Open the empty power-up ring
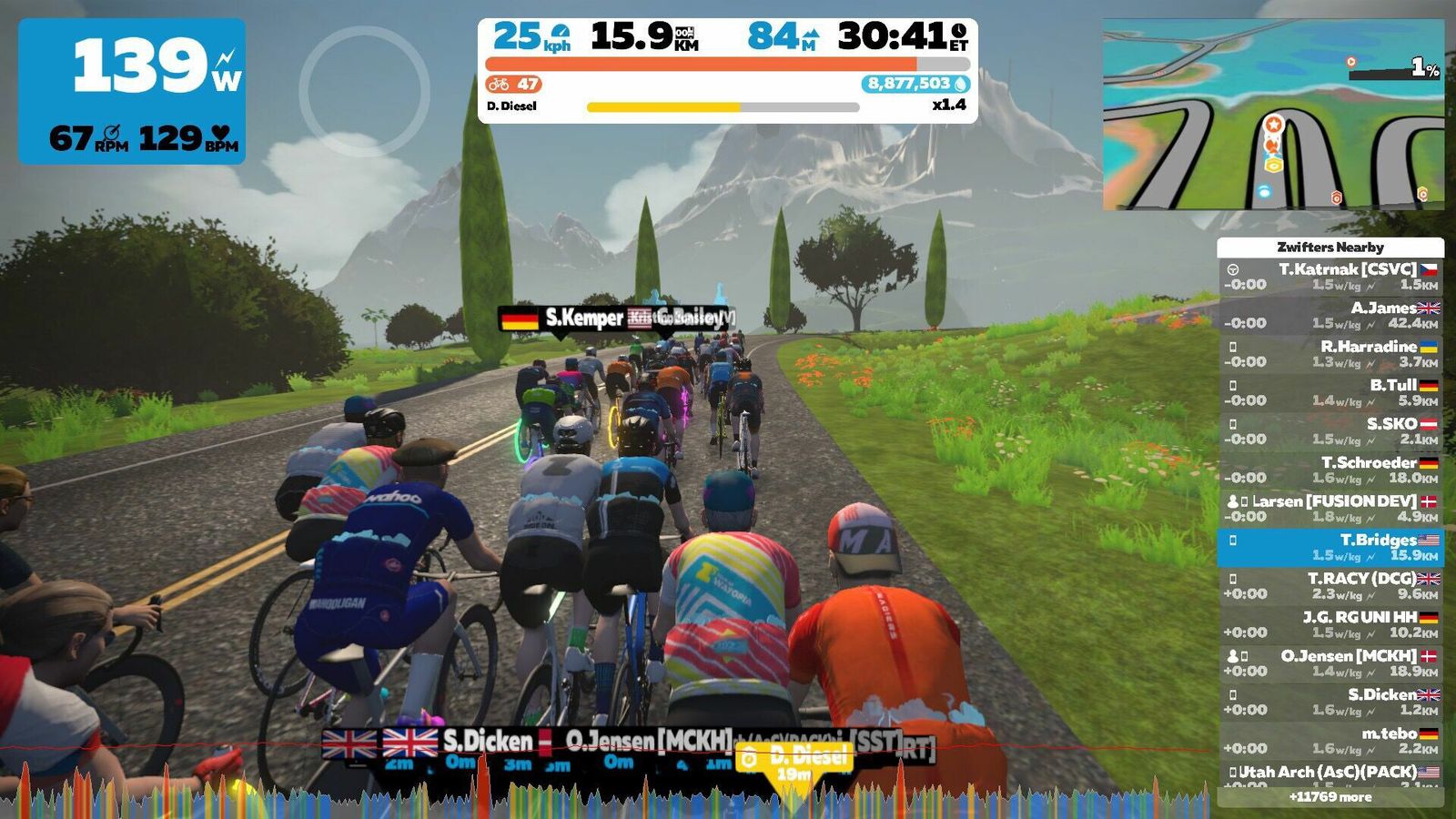The image size is (1456, 819). pyautogui.click(x=364, y=91)
